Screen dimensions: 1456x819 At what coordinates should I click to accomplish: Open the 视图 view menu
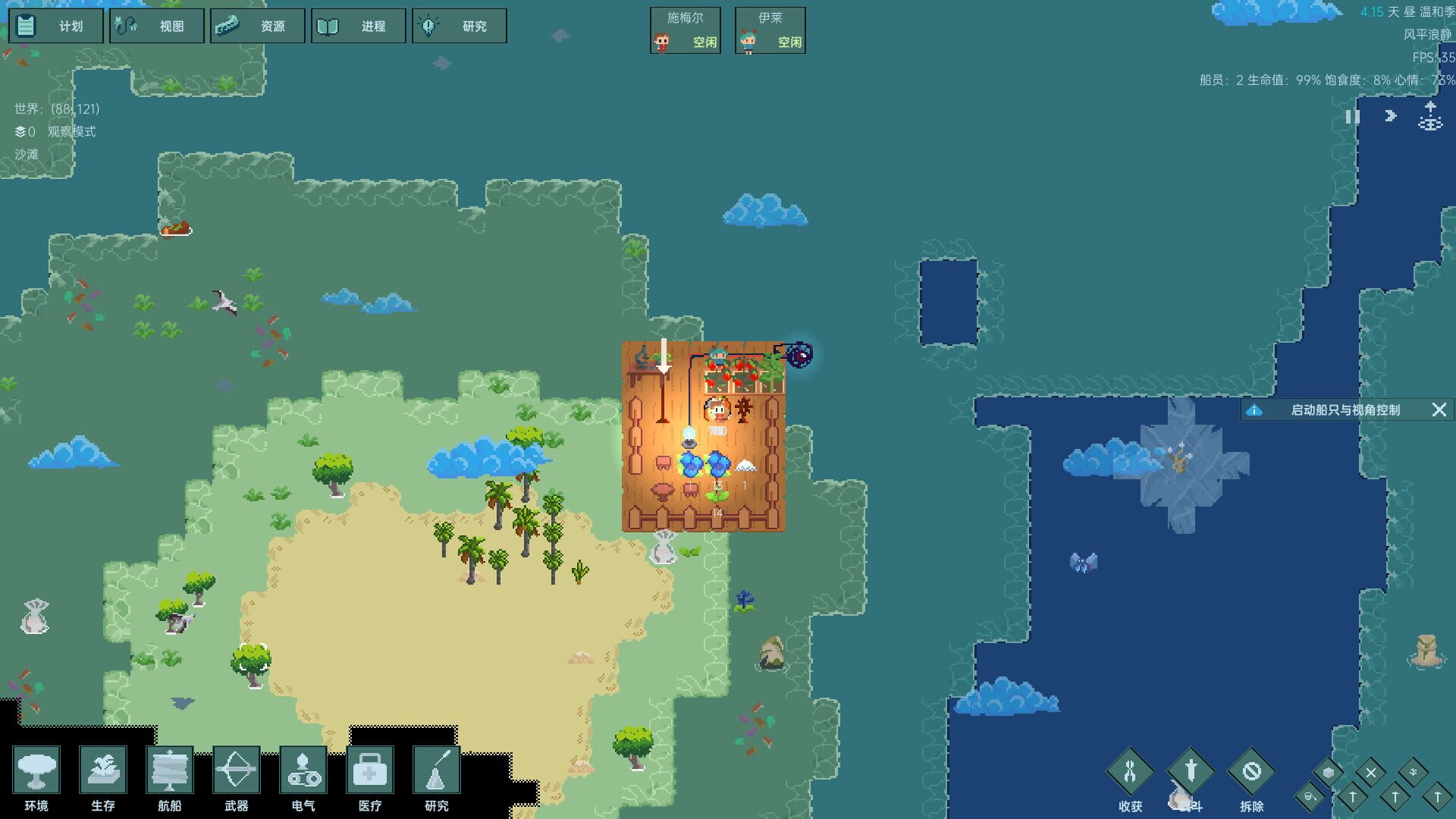click(157, 25)
